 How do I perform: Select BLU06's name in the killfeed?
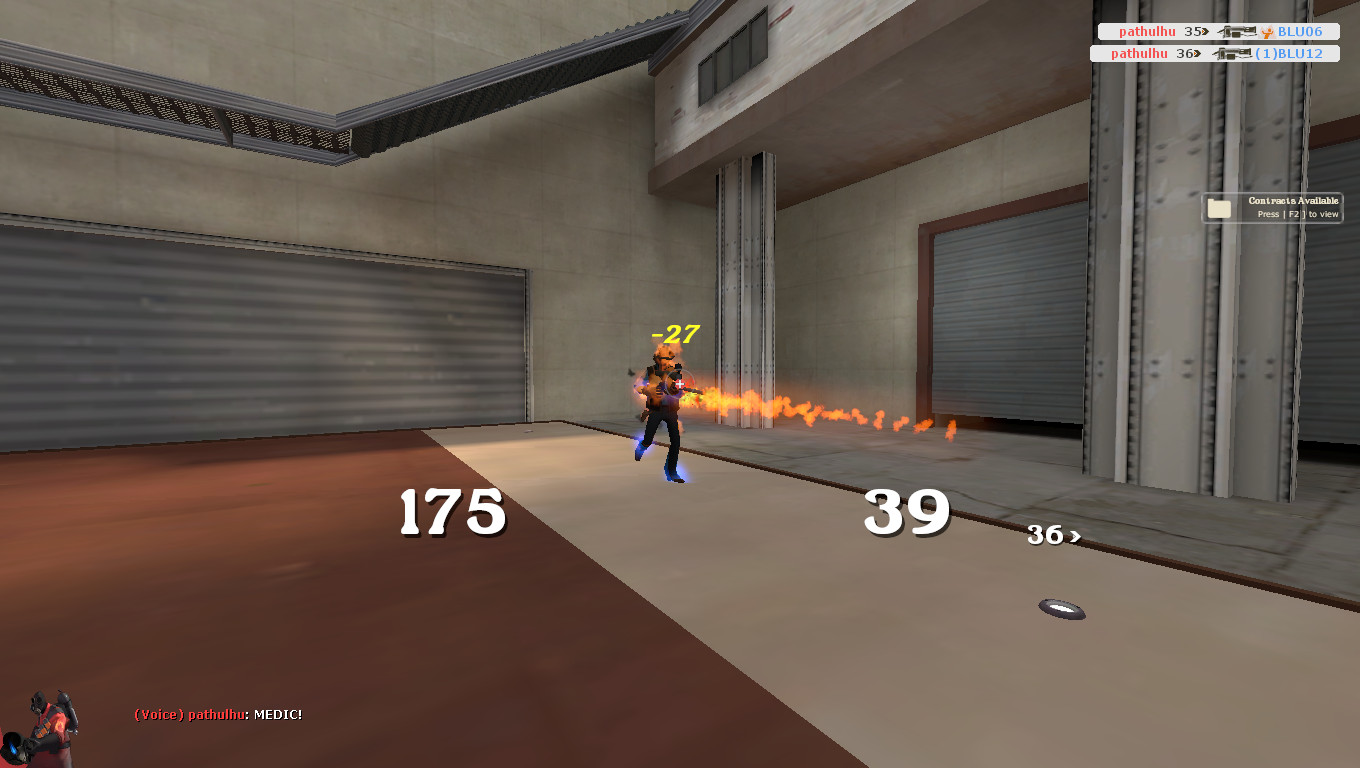[1300, 31]
